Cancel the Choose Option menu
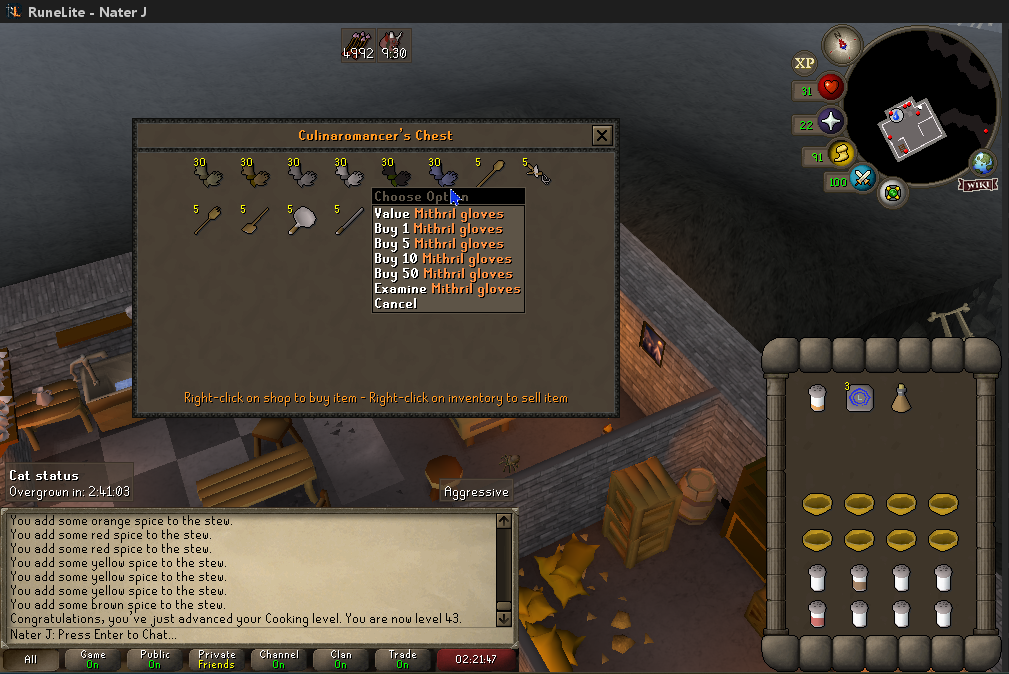The image size is (1009, 674). (x=395, y=303)
